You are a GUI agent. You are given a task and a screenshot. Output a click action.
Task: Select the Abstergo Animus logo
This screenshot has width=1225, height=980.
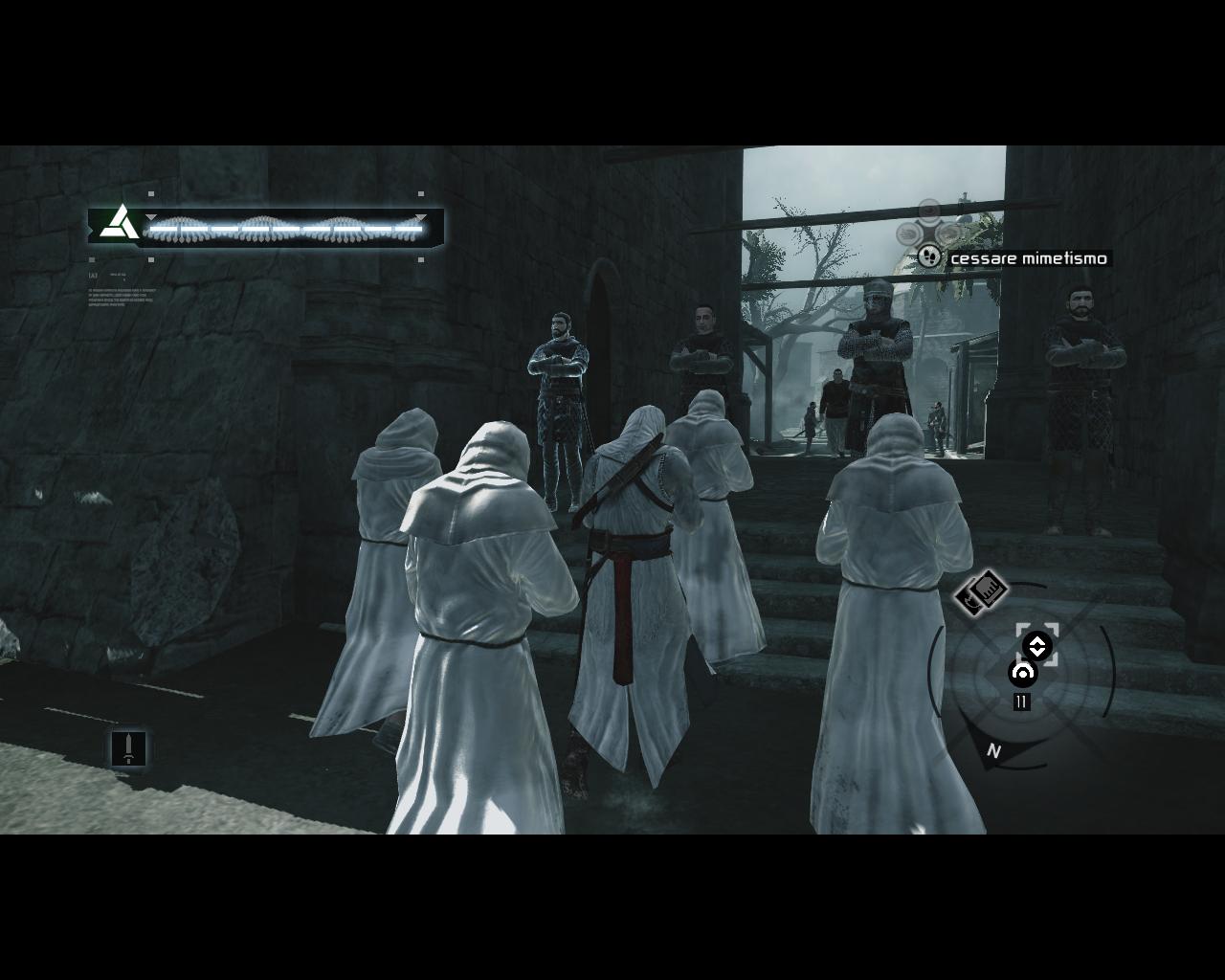(x=119, y=223)
